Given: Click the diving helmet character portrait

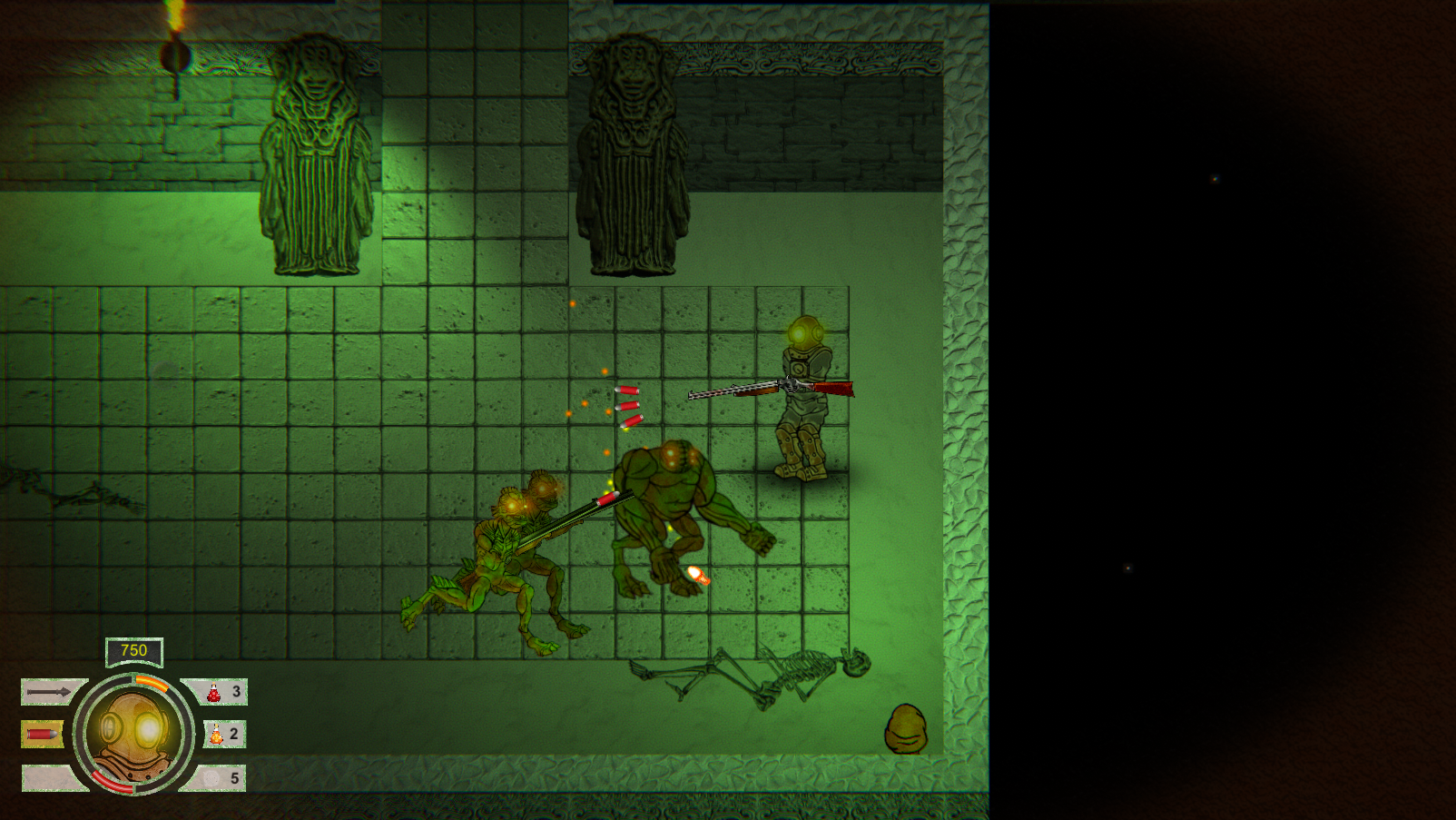Looking at the screenshot, I should [x=134, y=733].
